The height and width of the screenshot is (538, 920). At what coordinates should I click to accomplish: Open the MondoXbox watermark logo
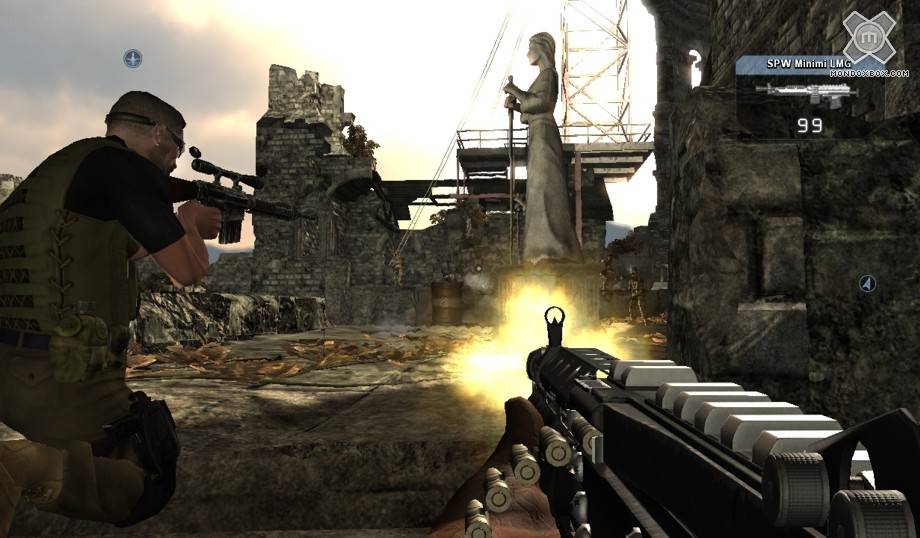(868, 40)
